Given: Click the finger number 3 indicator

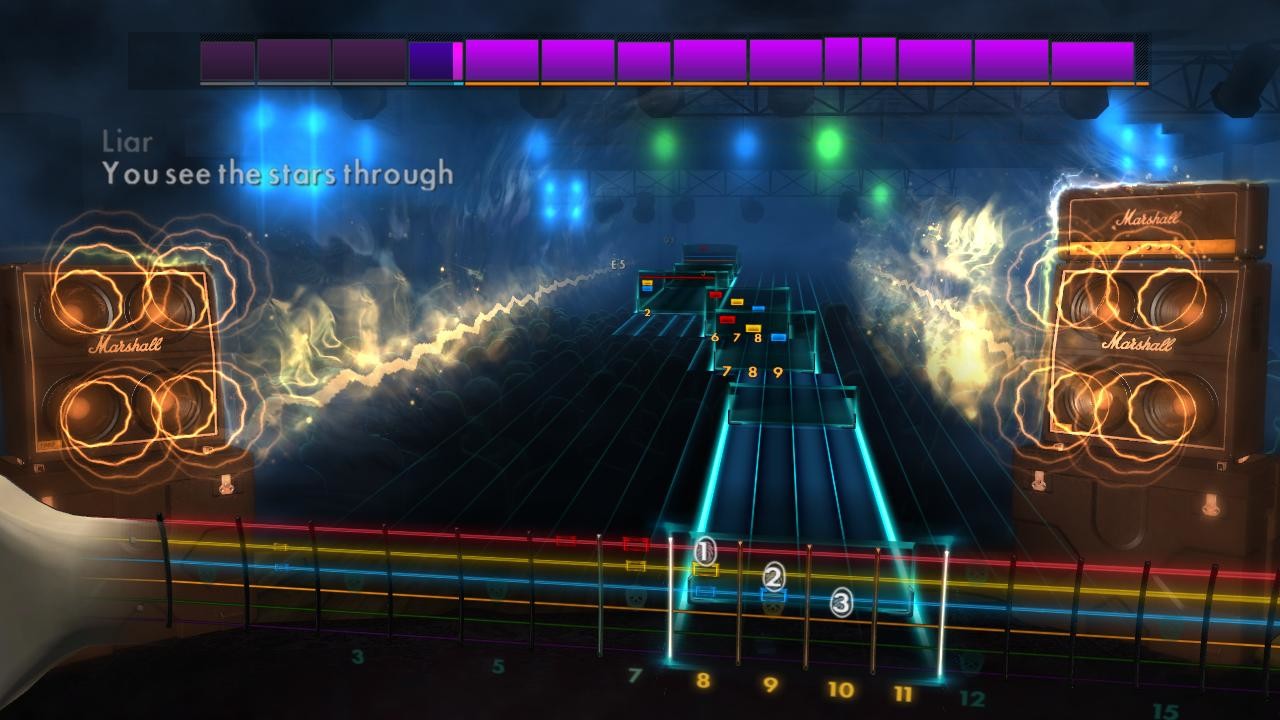Looking at the screenshot, I should point(840,604).
